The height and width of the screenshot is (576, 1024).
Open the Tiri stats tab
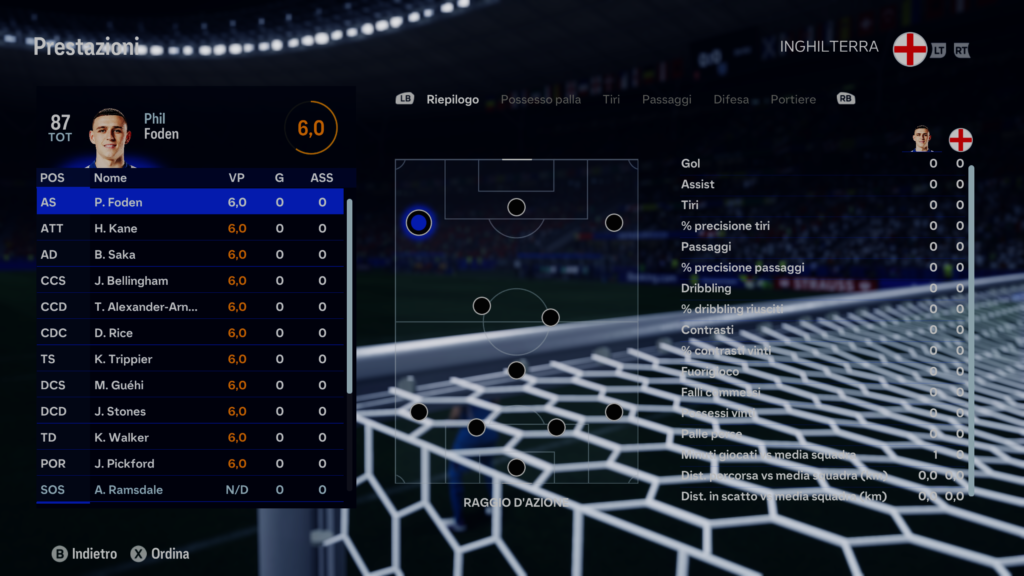click(611, 100)
